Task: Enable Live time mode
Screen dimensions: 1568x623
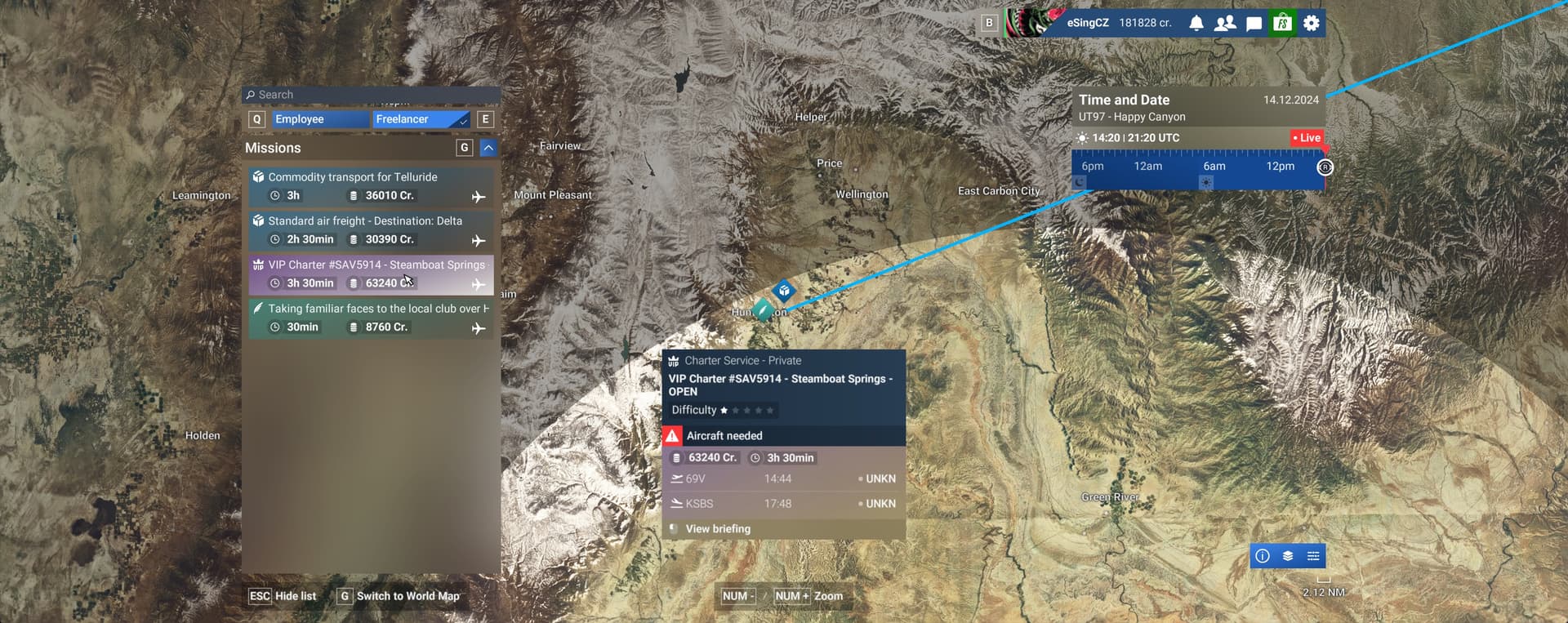Action: click(x=1306, y=137)
